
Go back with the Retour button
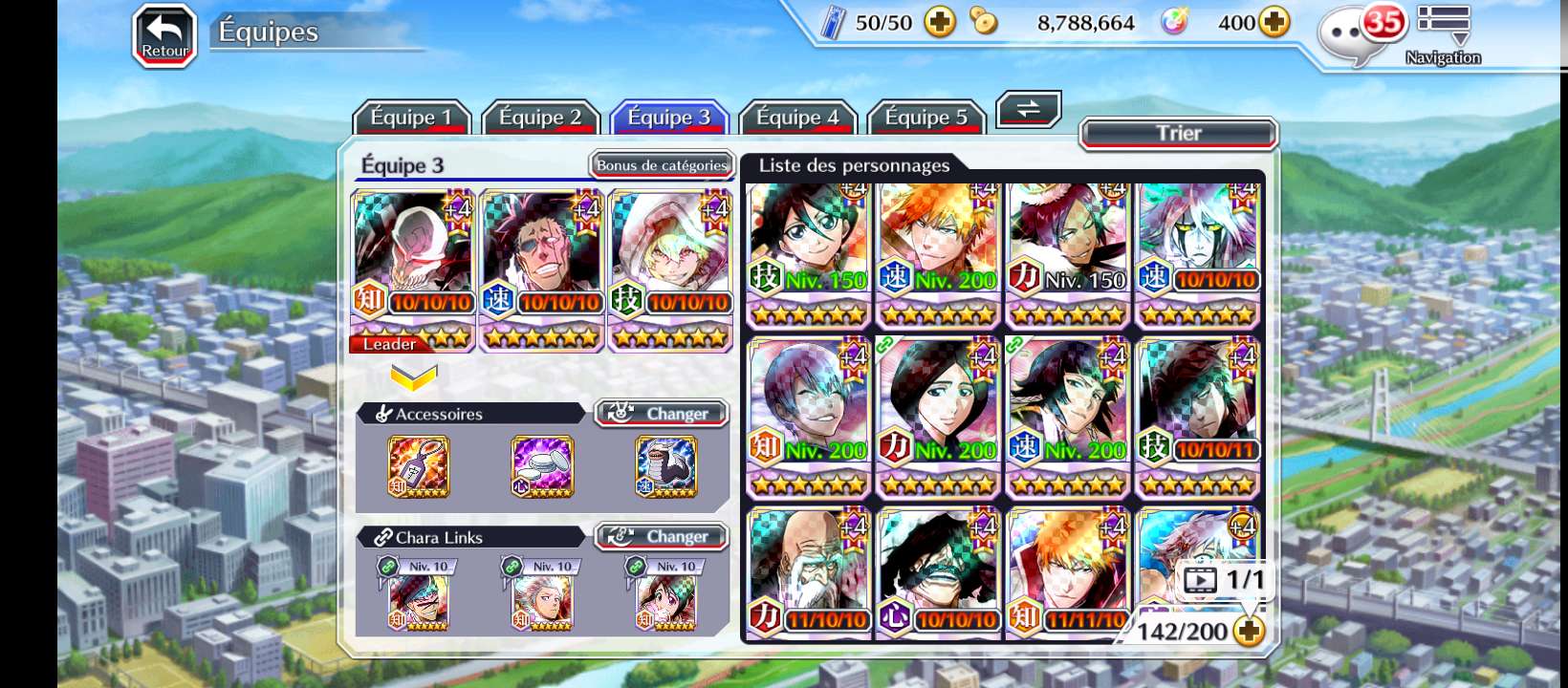point(164,37)
